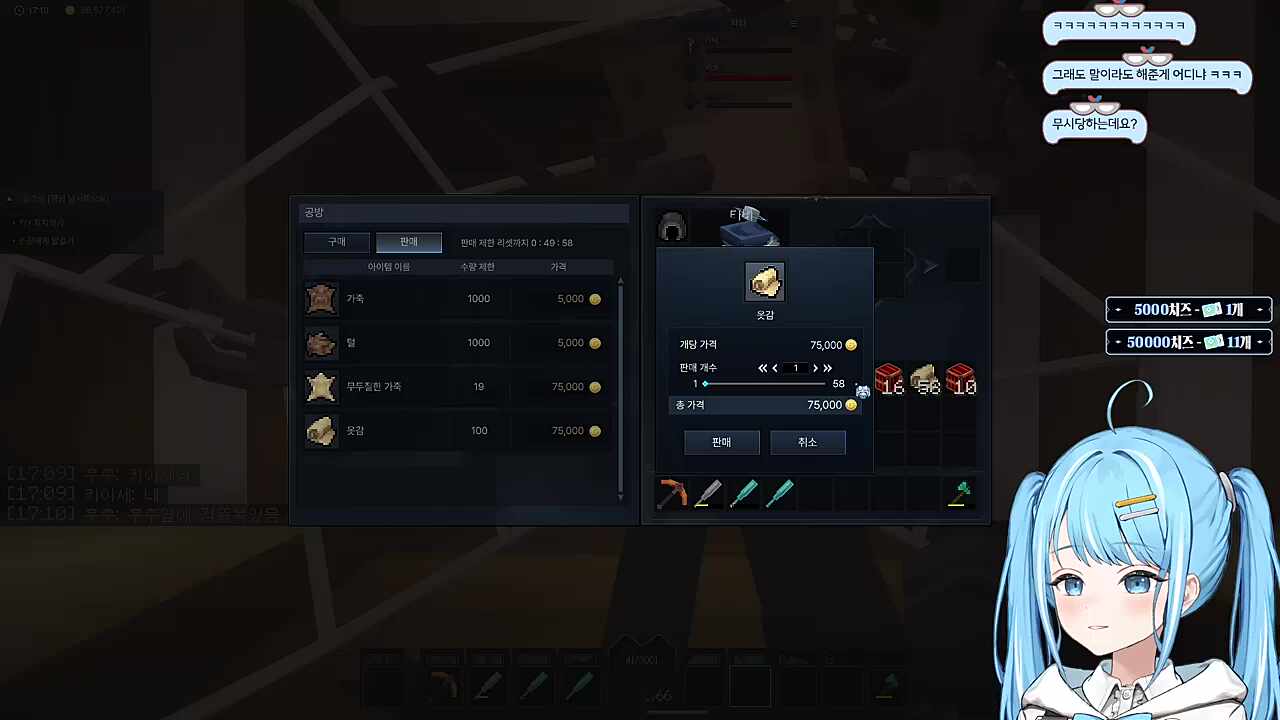Click the sale quantity slider handle
Image resolution: width=1280 pixels, height=720 pixels.
(705, 383)
